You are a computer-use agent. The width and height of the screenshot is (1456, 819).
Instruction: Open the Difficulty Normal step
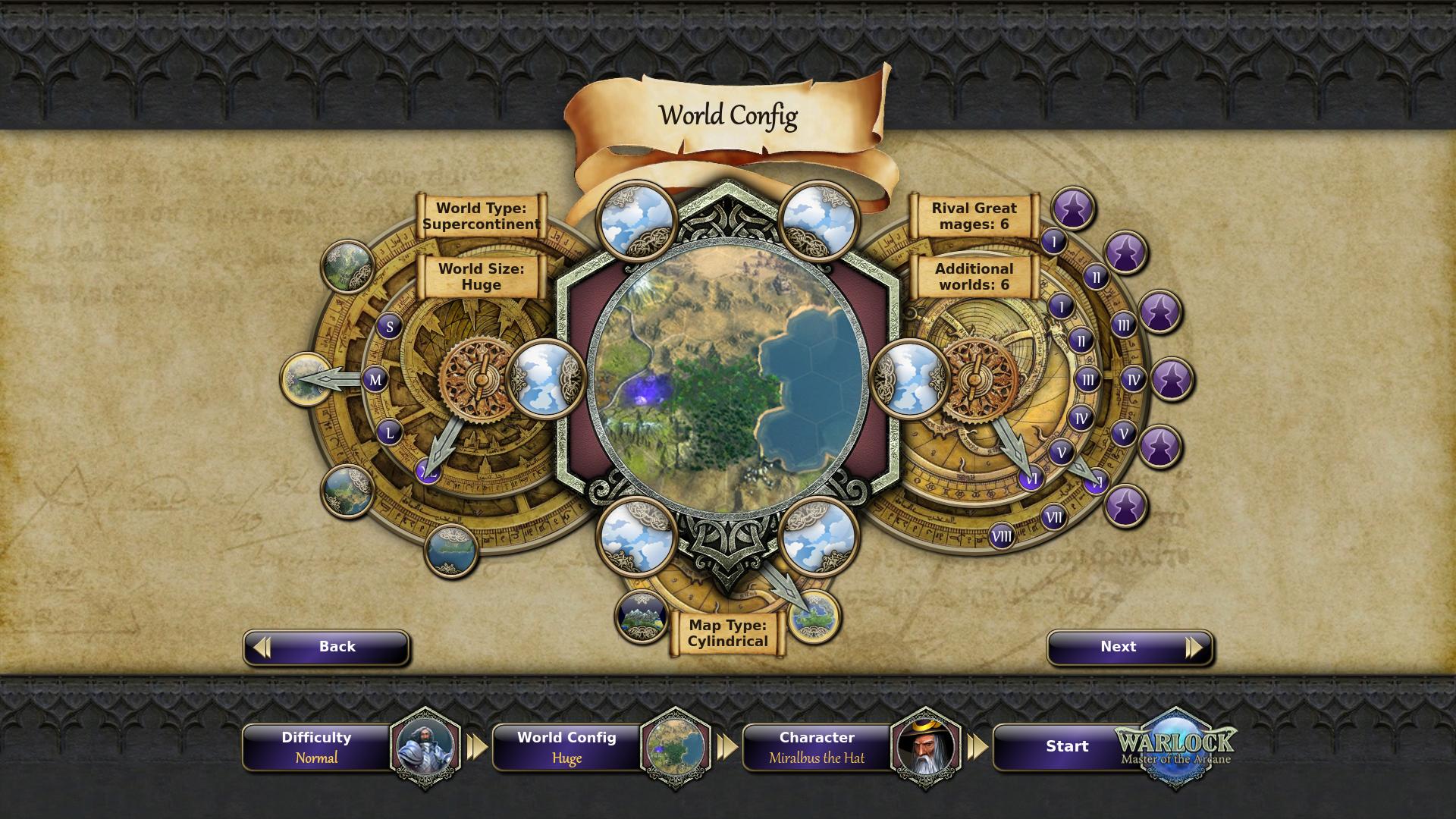[317, 747]
